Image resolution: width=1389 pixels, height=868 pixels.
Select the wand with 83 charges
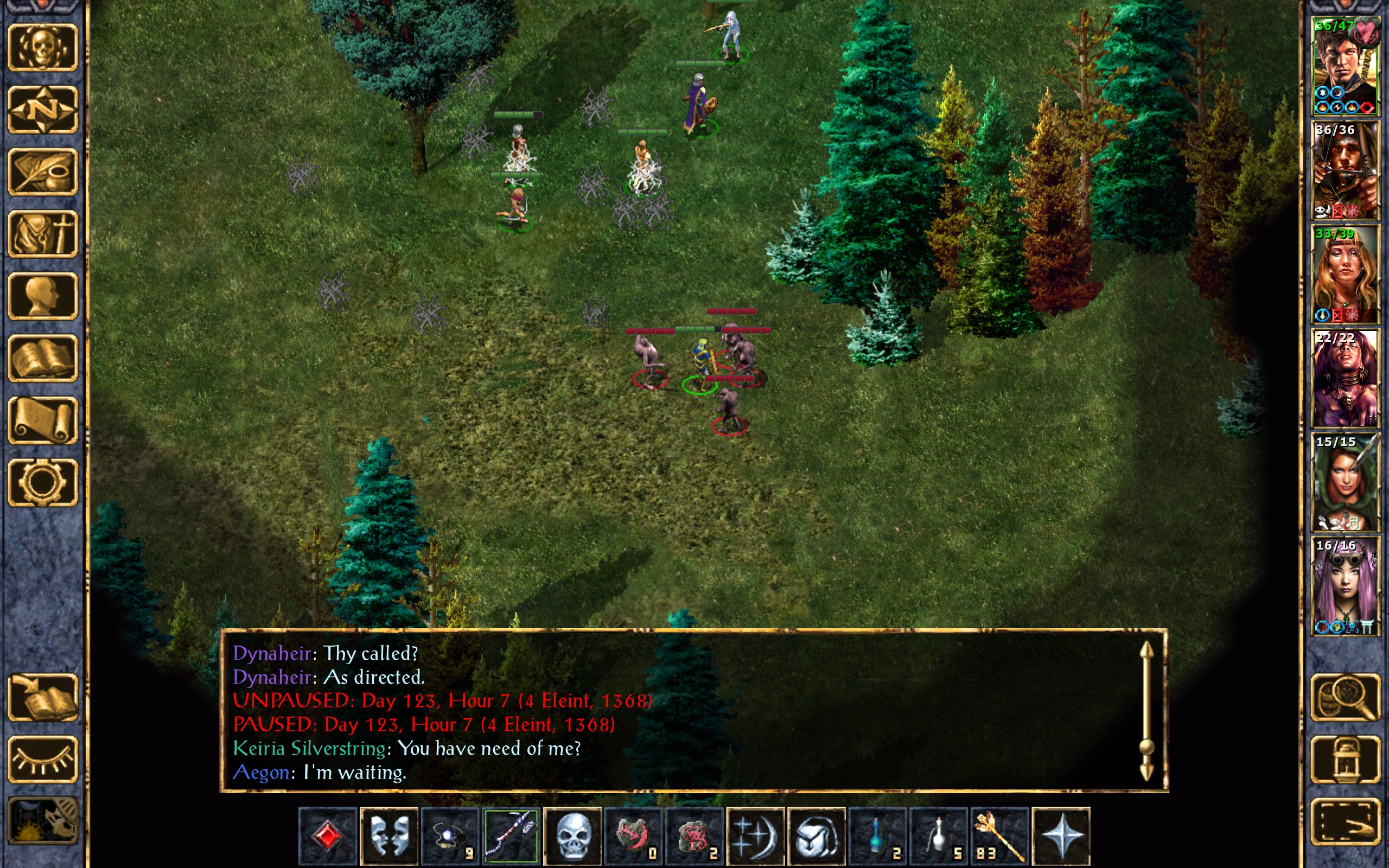(x=999, y=836)
